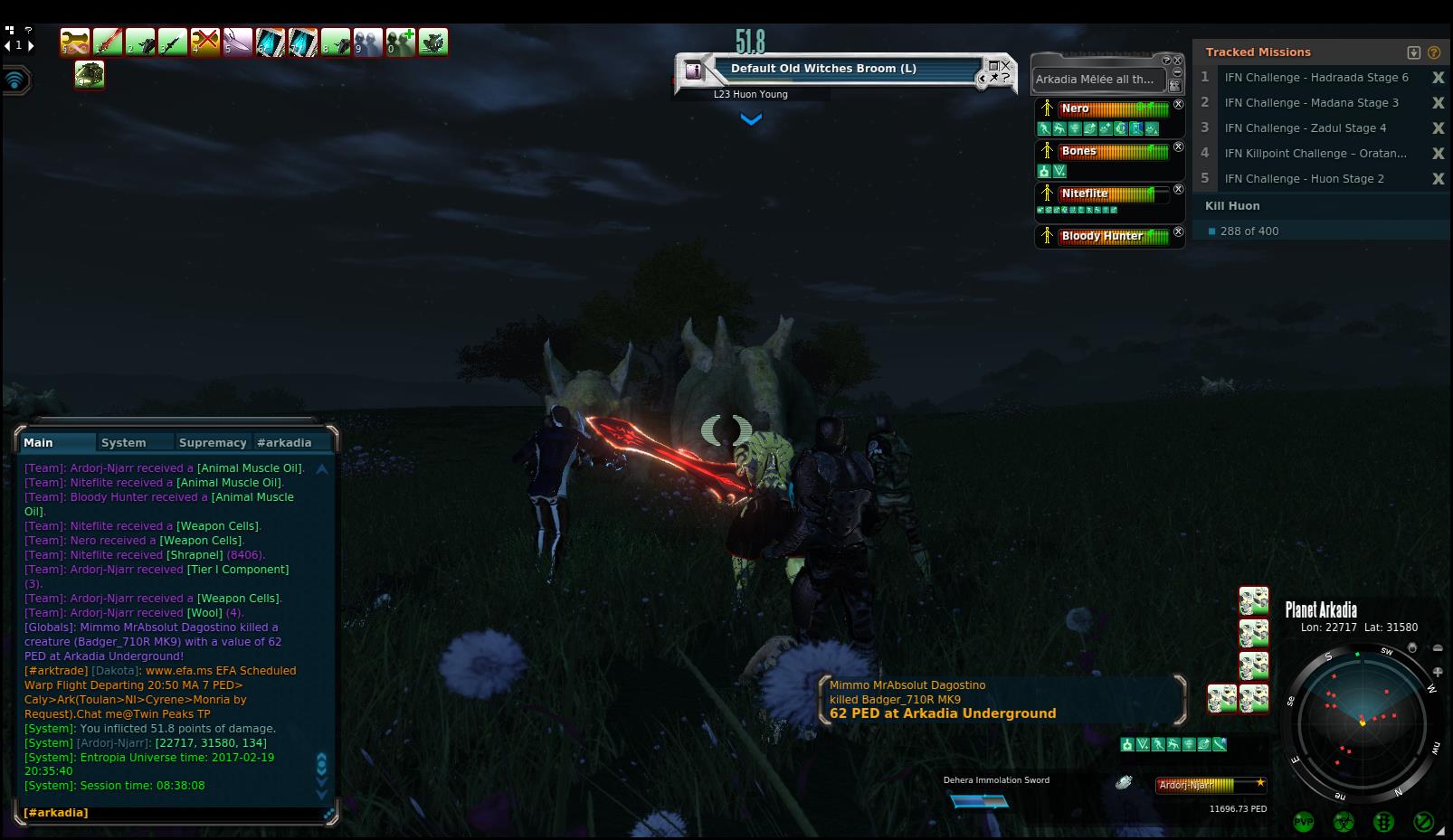
Task: Remove IFN Challenge Hadraada Stage 6 from tracking
Action: point(1438,78)
